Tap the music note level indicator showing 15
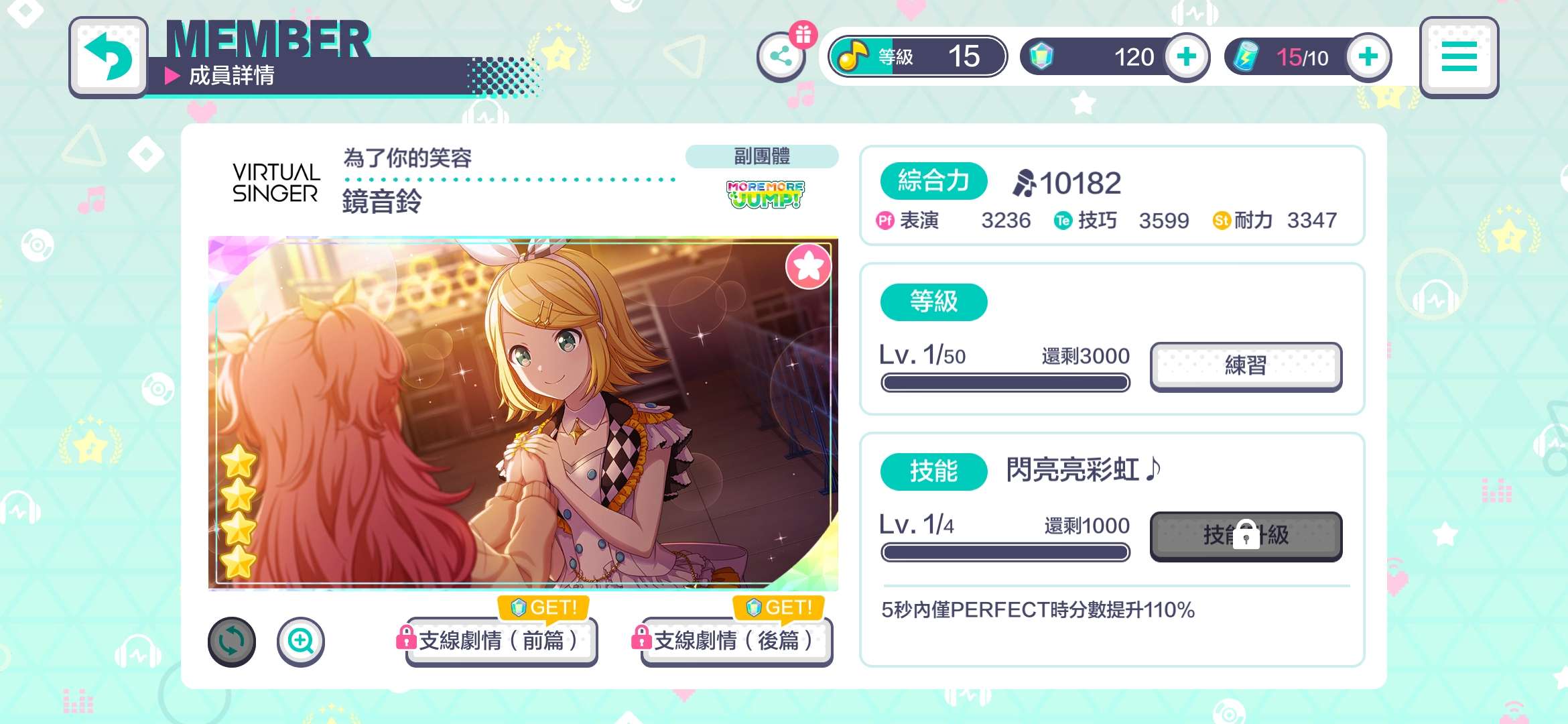 coord(917,56)
